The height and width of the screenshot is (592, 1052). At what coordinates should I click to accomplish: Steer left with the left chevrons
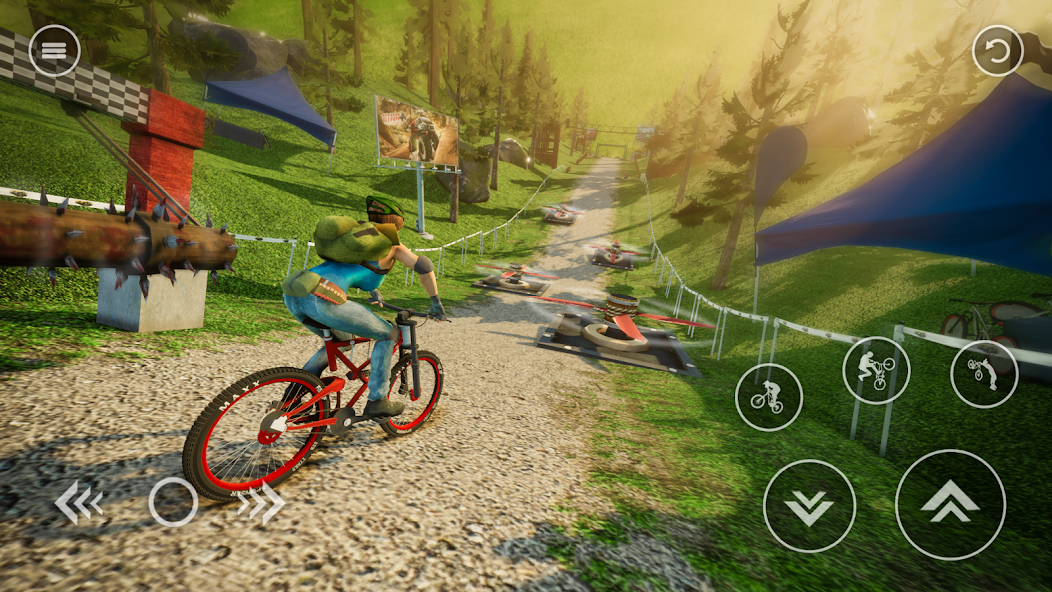click(x=78, y=503)
